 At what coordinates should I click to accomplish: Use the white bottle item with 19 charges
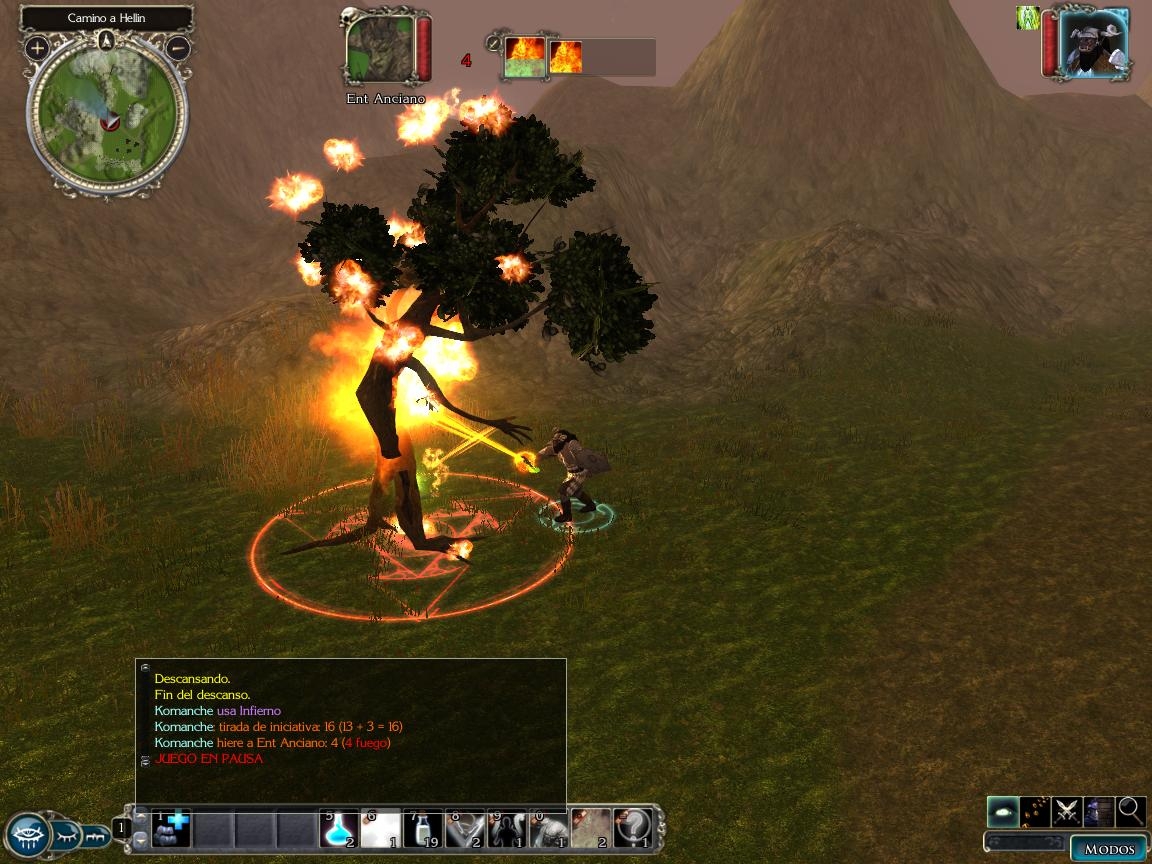423,828
